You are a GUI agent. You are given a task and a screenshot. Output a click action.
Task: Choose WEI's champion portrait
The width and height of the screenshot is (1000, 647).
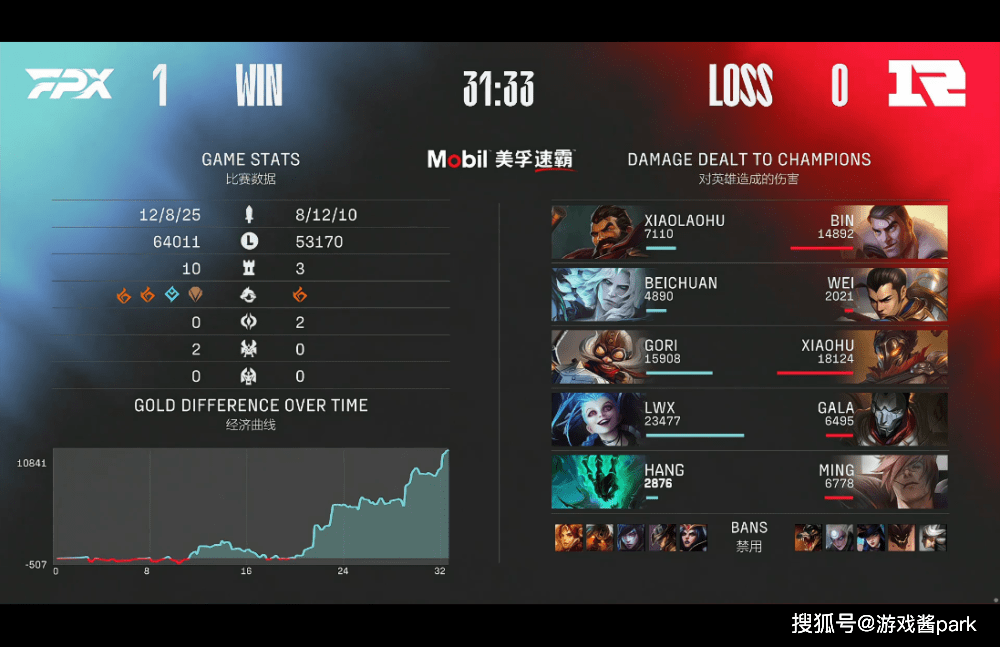pos(902,294)
